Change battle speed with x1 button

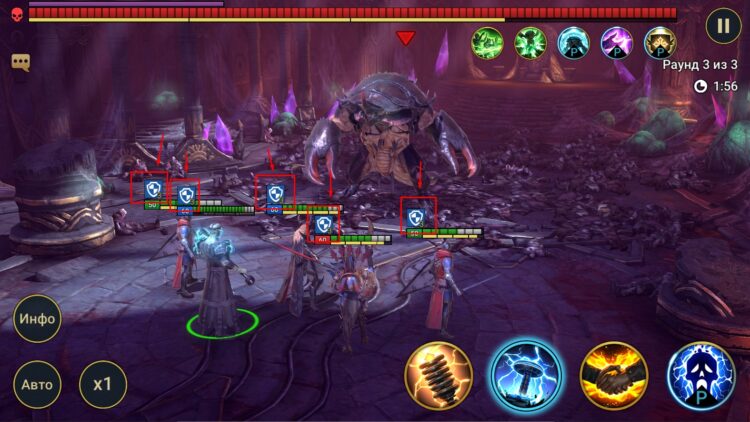(103, 384)
